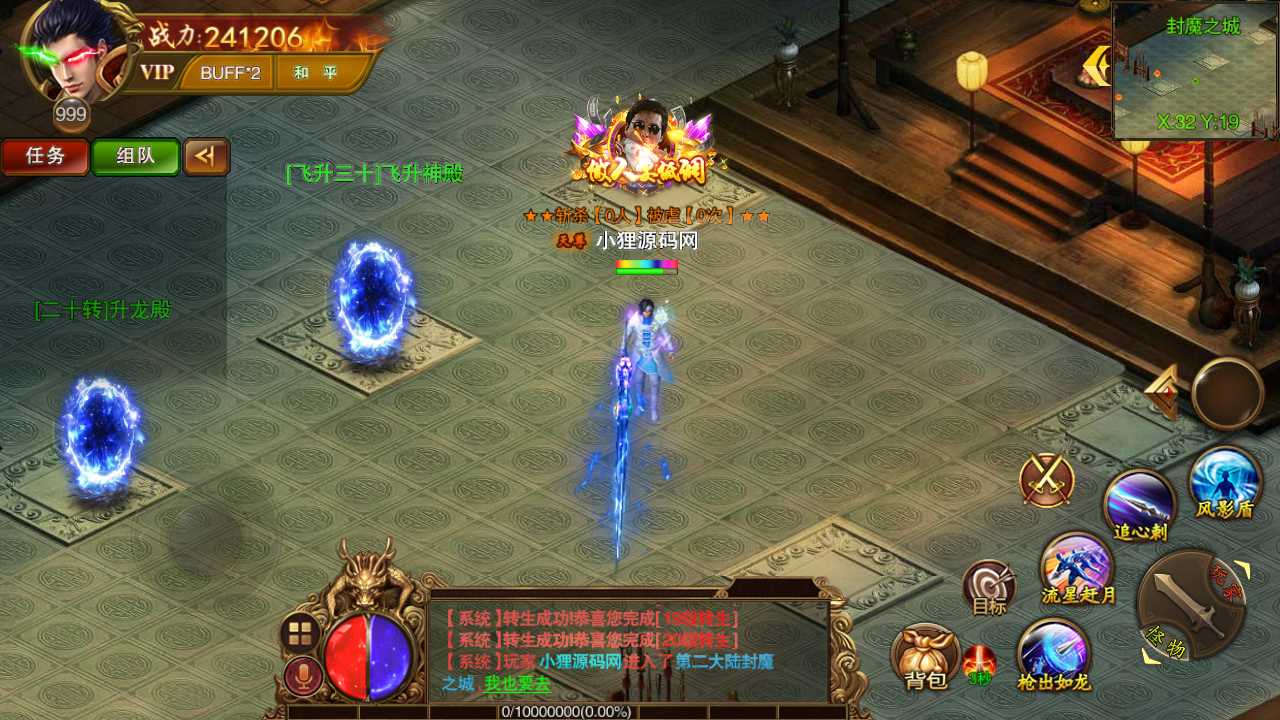Switch to the 组队 team panel
The image size is (1280, 720).
tap(135, 157)
